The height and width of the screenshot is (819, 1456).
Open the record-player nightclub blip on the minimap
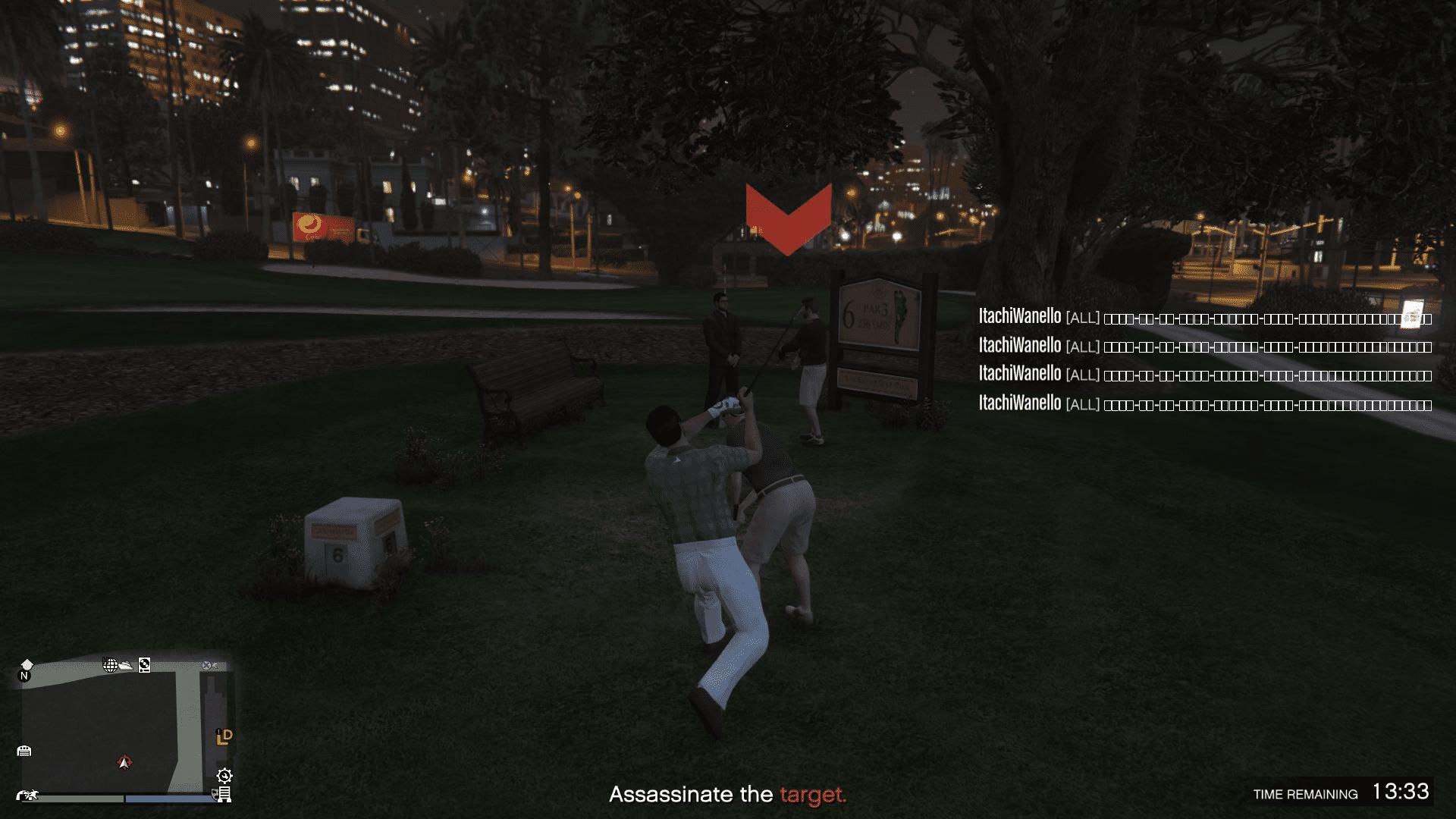pyautogui.click(x=144, y=665)
